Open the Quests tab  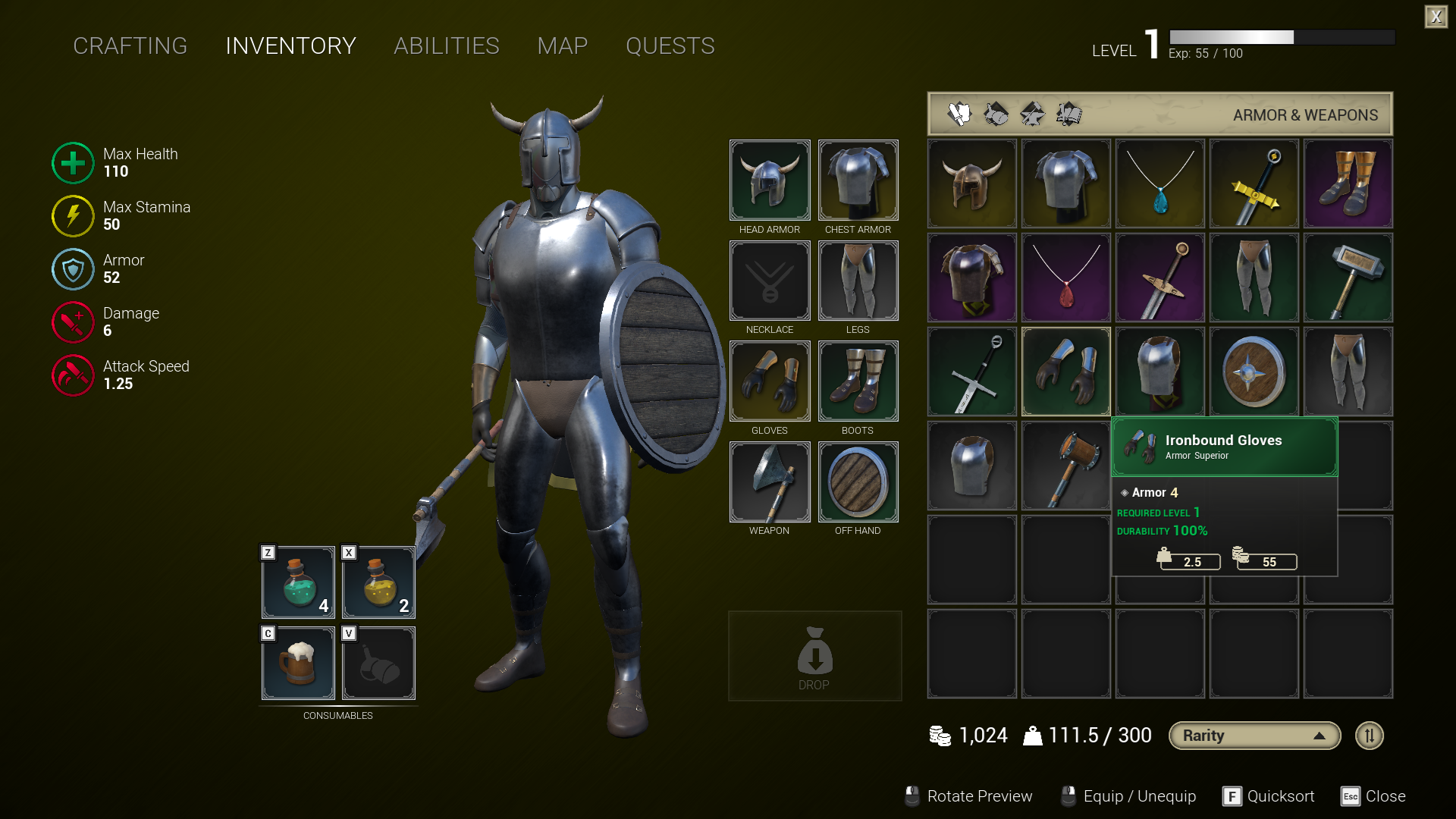[x=670, y=46]
